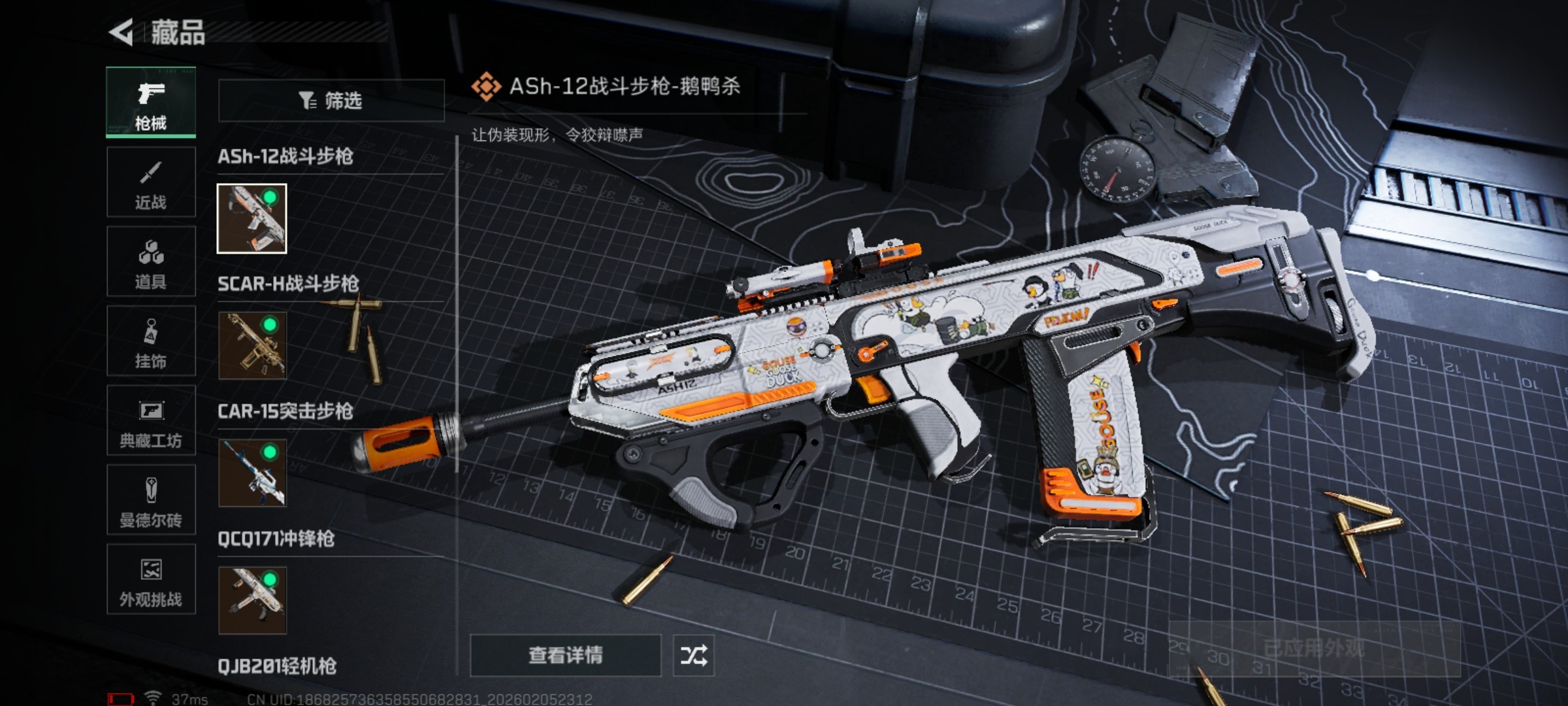Pick the CAR-15 rifle skin thumbnail
This screenshot has width=1568, height=706.
(x=252, y=473)
